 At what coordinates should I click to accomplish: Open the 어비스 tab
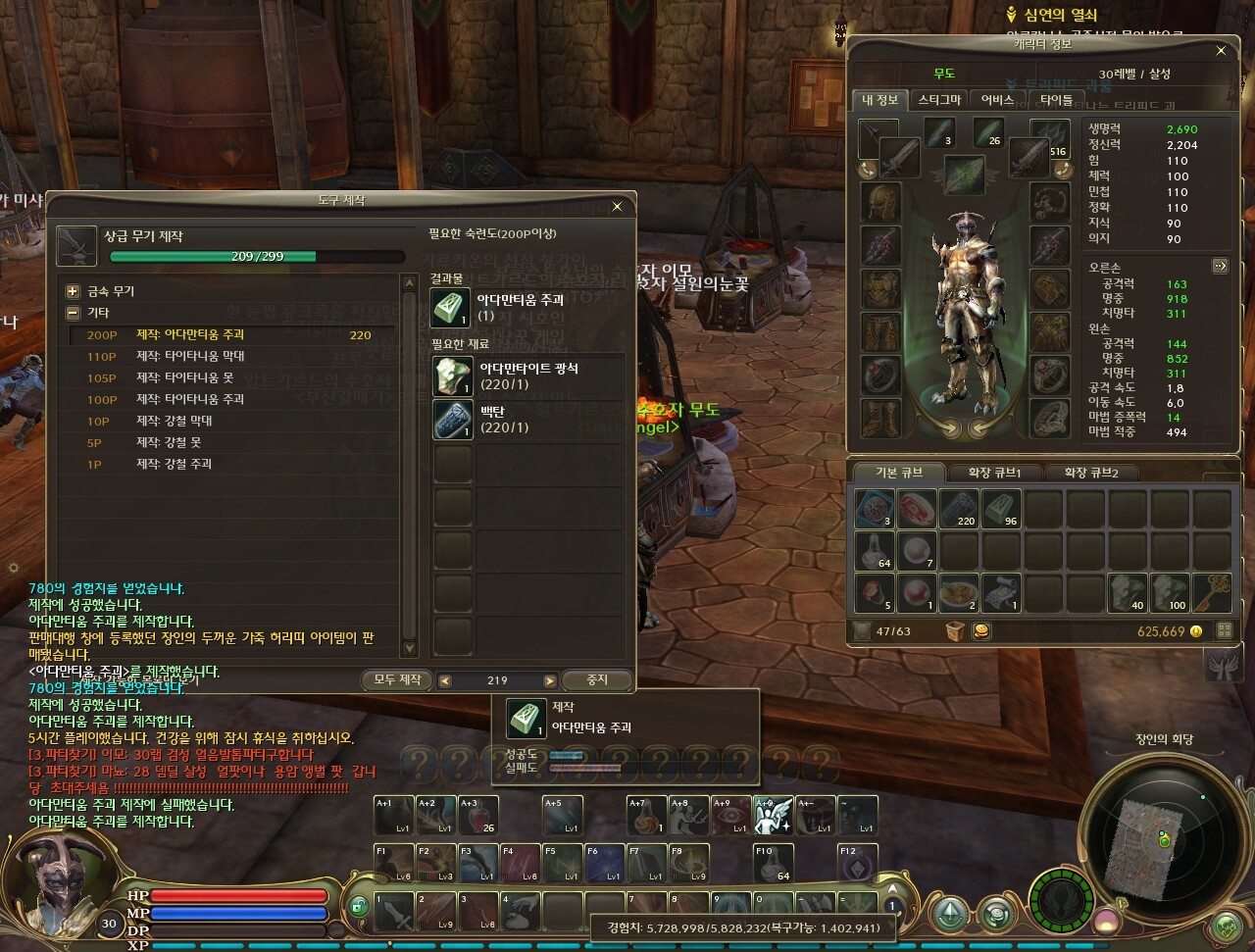click(x=997, y=100)
